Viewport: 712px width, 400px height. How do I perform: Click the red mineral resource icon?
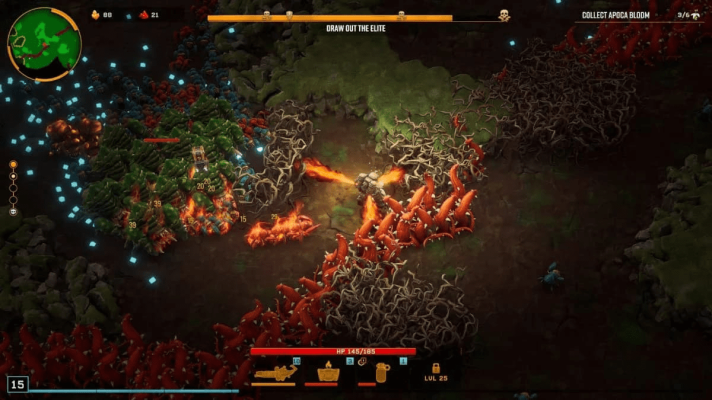coord(143,15)
